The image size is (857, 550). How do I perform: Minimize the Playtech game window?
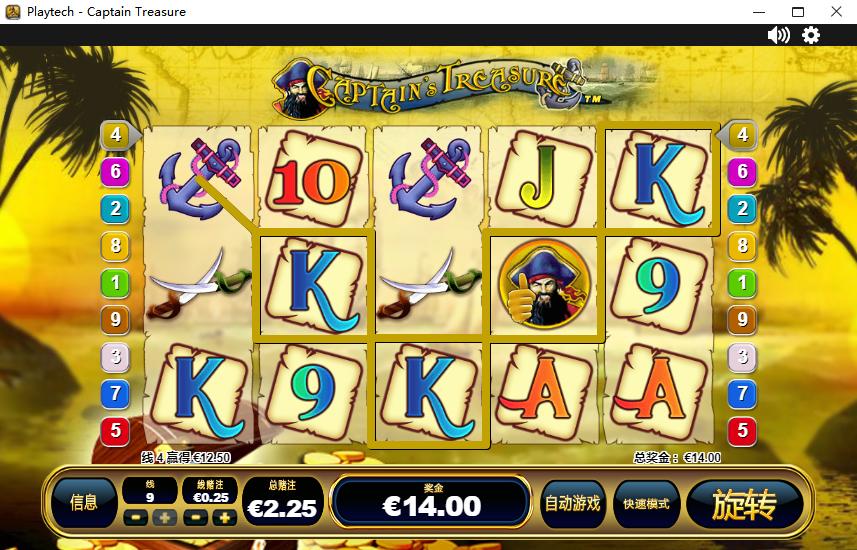(760, 12)
